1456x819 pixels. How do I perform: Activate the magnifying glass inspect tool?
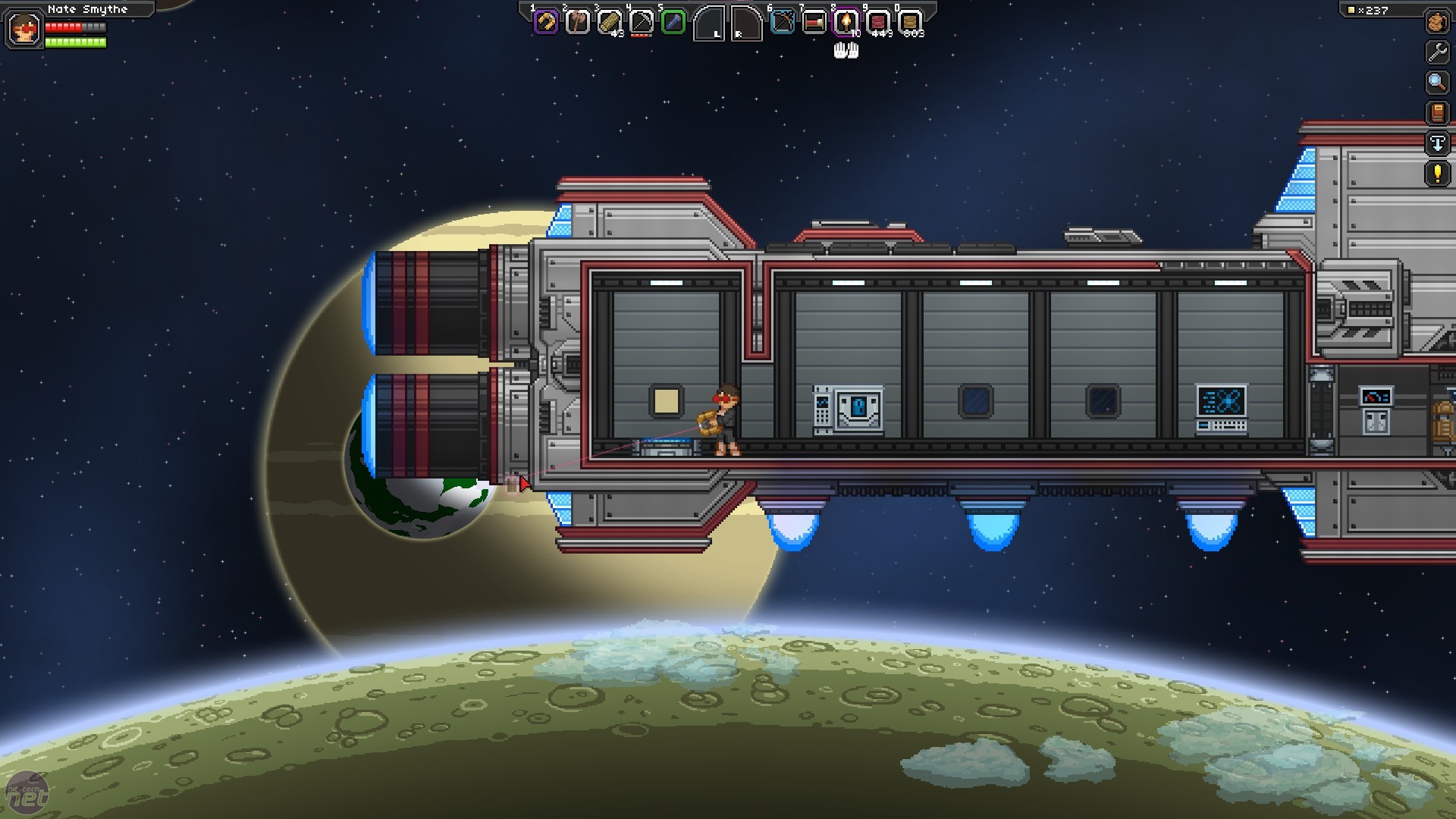pos(1437,83)
